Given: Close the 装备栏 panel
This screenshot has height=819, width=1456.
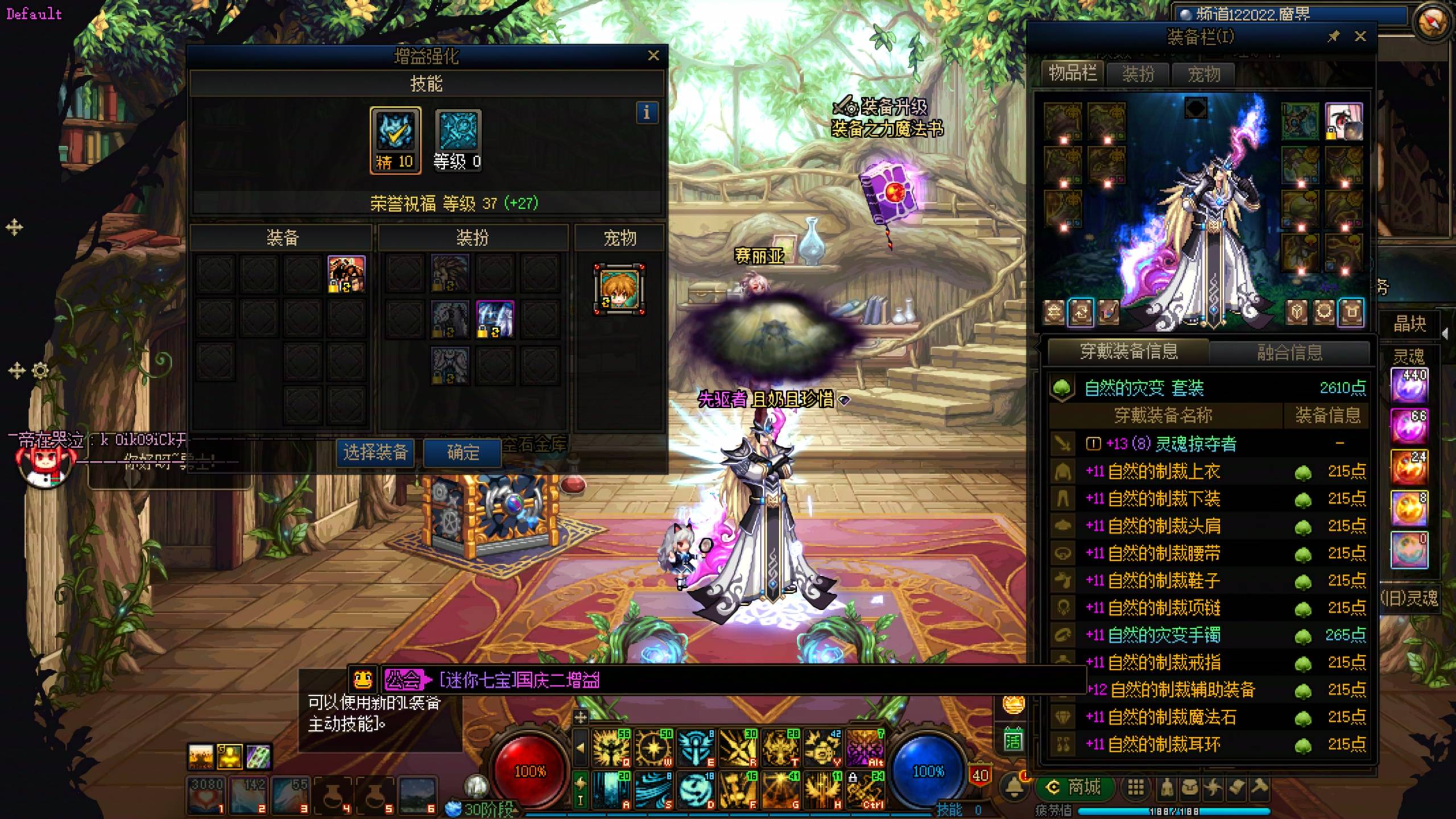Looking at the screenshot, I should pos(1360,37).
